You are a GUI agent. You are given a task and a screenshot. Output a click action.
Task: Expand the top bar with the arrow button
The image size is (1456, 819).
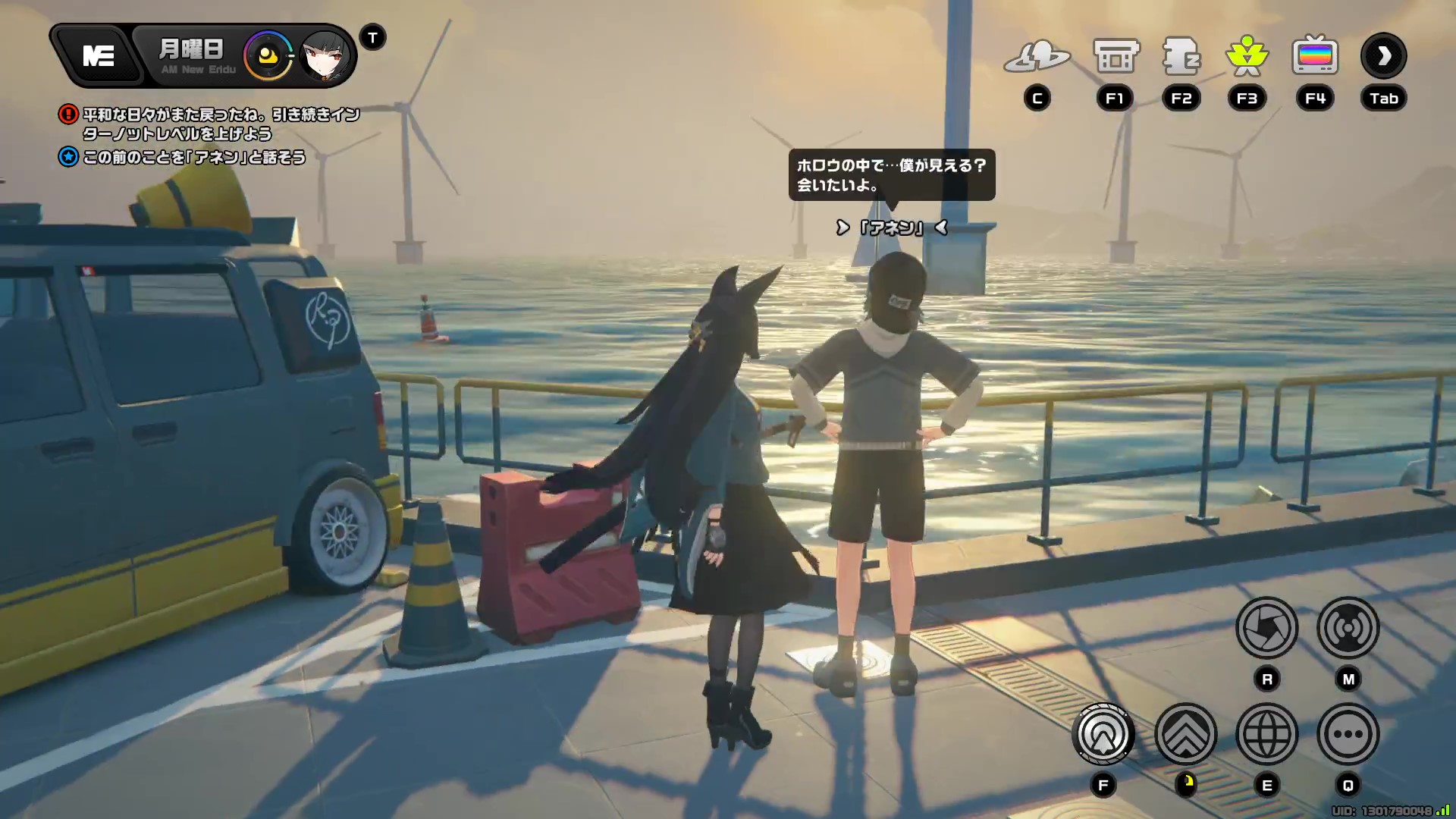click(x=1383, y=56)
